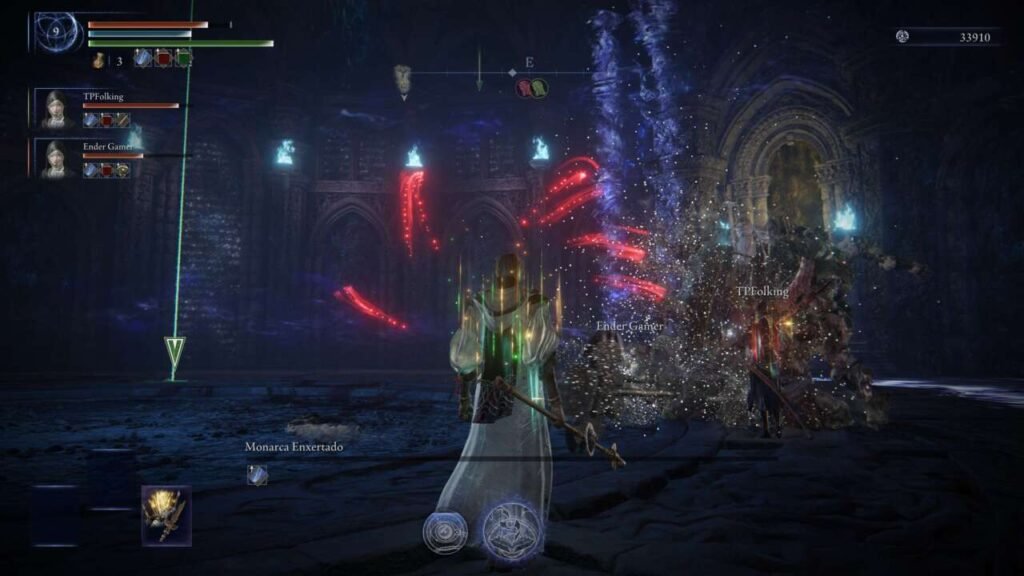Click the red and green ally markers on compass
Image resolution: width=1024 pixels, height=576 pixels.
point(531,88)
